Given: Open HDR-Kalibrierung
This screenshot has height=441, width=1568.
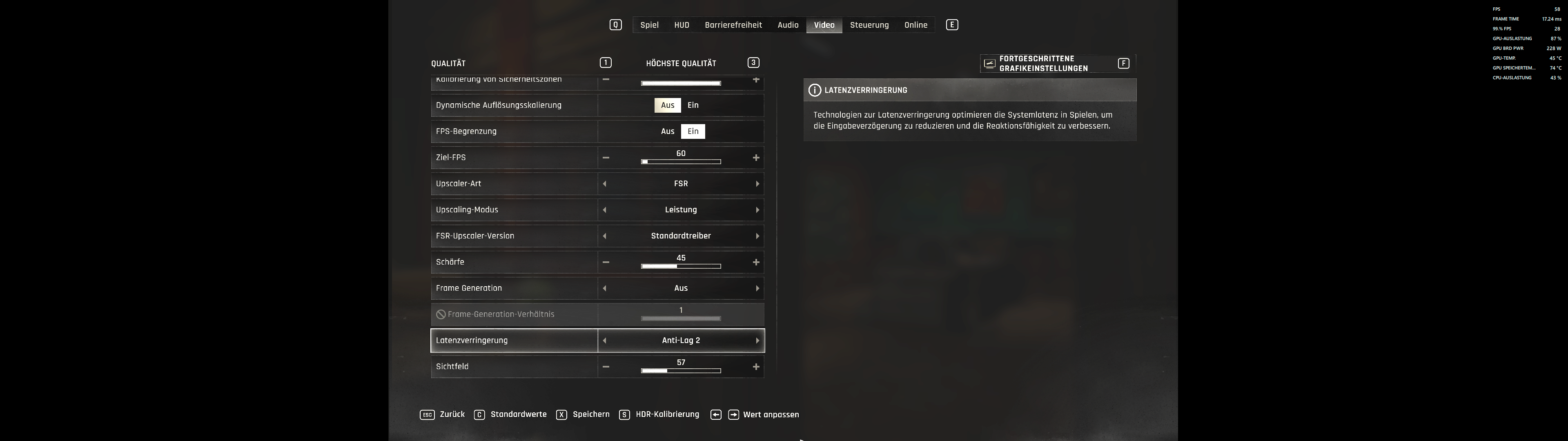Looking at the screenshot, I should pos(667,414).
